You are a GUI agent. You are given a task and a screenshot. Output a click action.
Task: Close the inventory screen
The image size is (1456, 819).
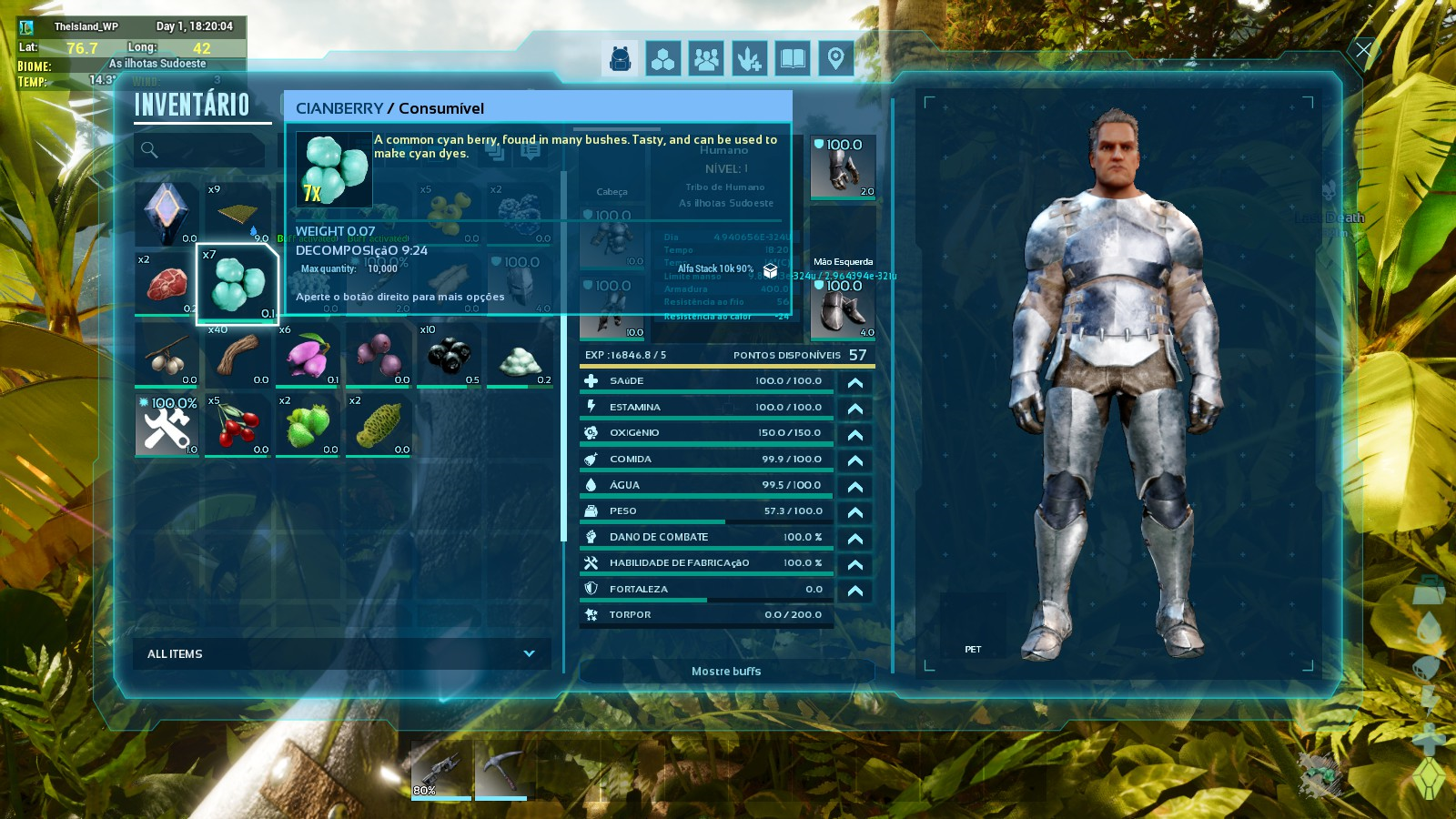1363,50
